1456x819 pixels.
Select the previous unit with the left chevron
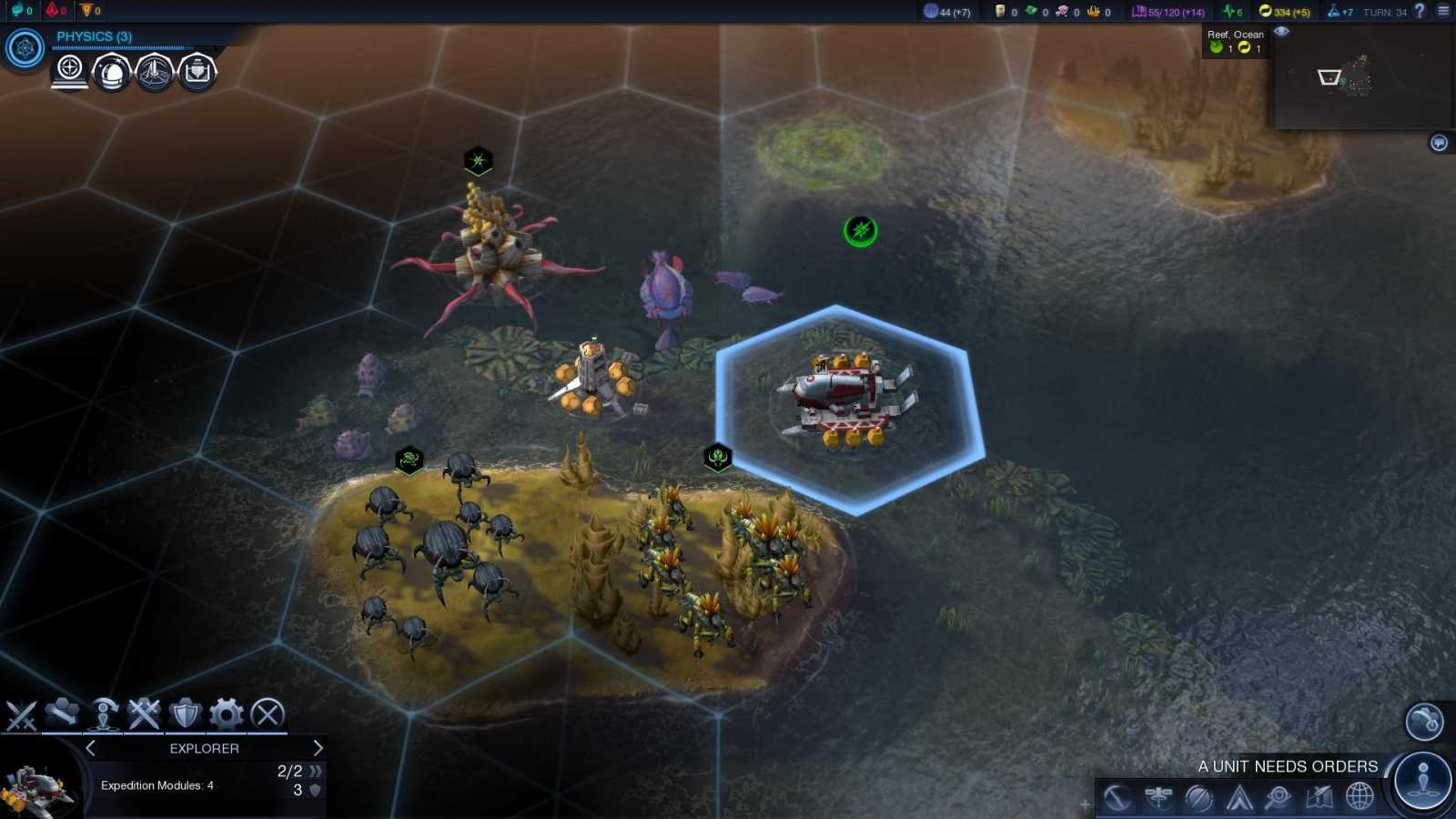tap(89, 748)
